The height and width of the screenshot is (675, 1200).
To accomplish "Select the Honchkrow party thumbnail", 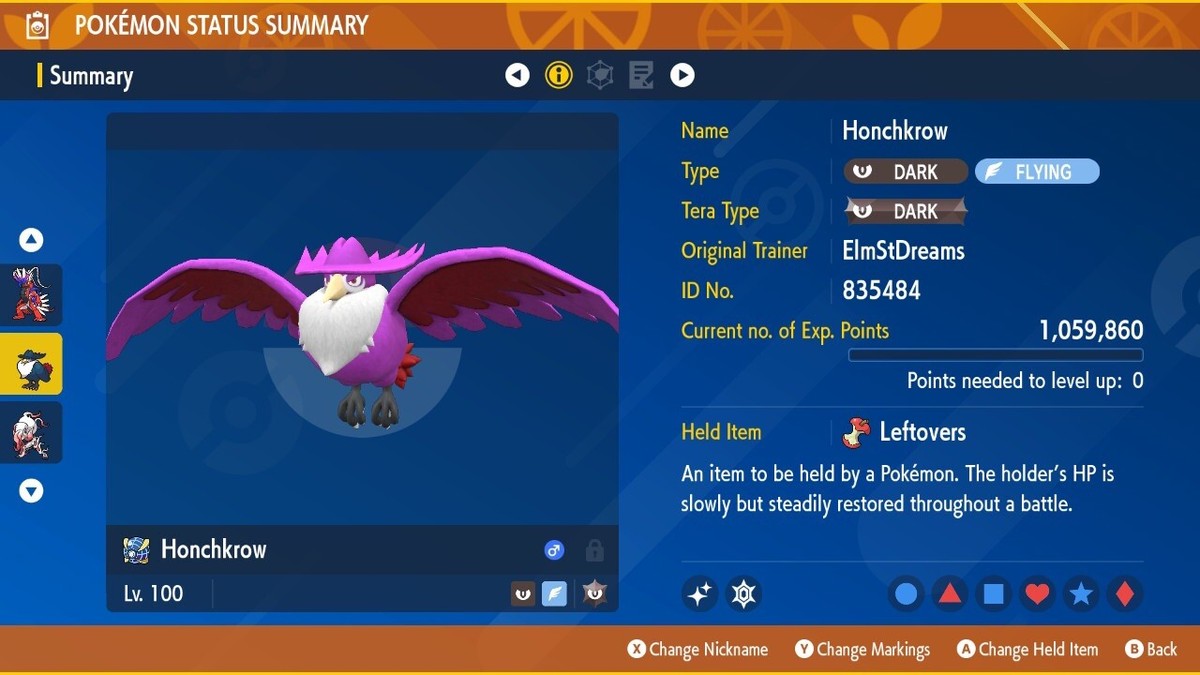I will coord(31,364).
